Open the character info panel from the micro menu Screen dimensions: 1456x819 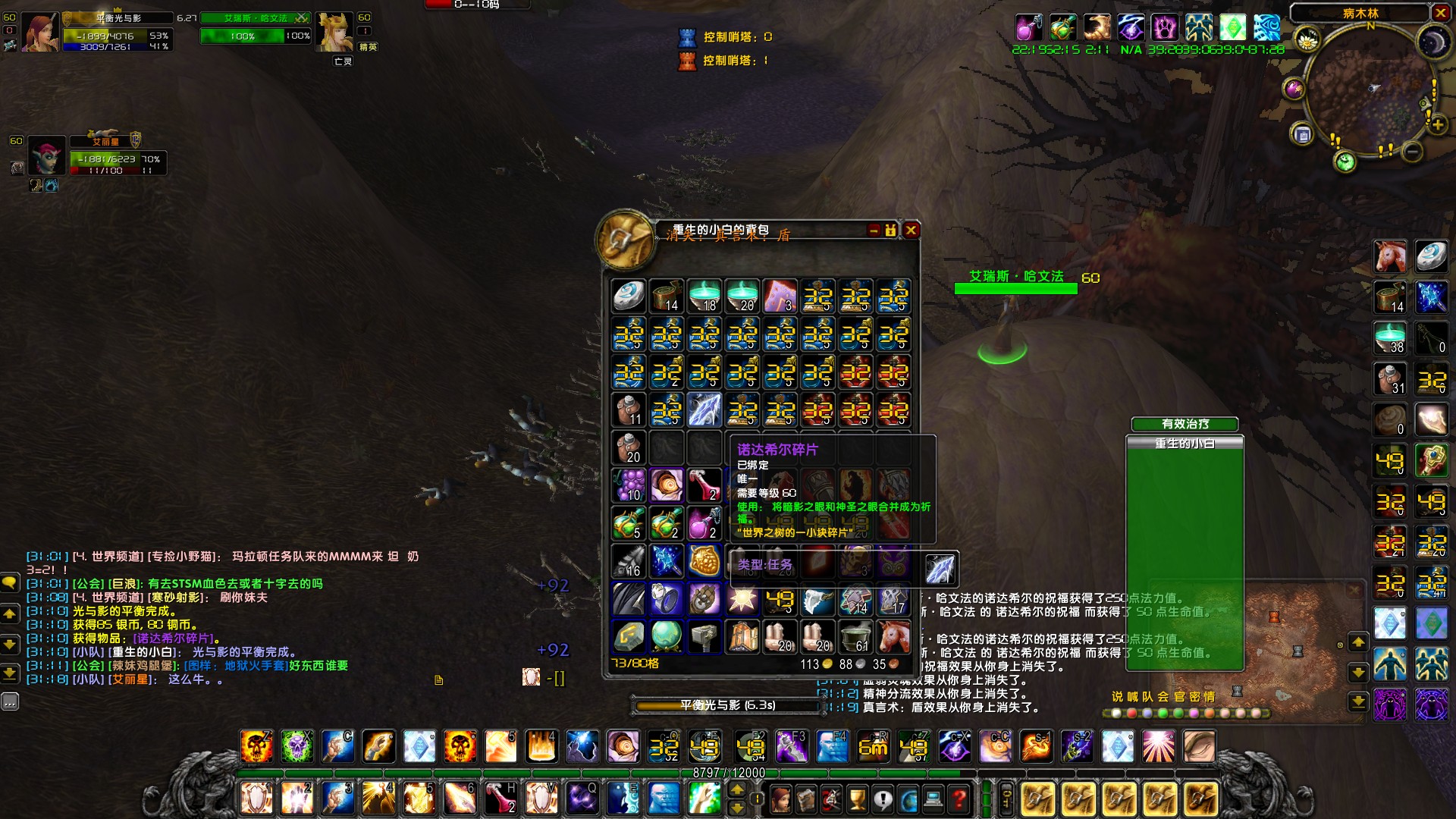(x=780, y=798)
